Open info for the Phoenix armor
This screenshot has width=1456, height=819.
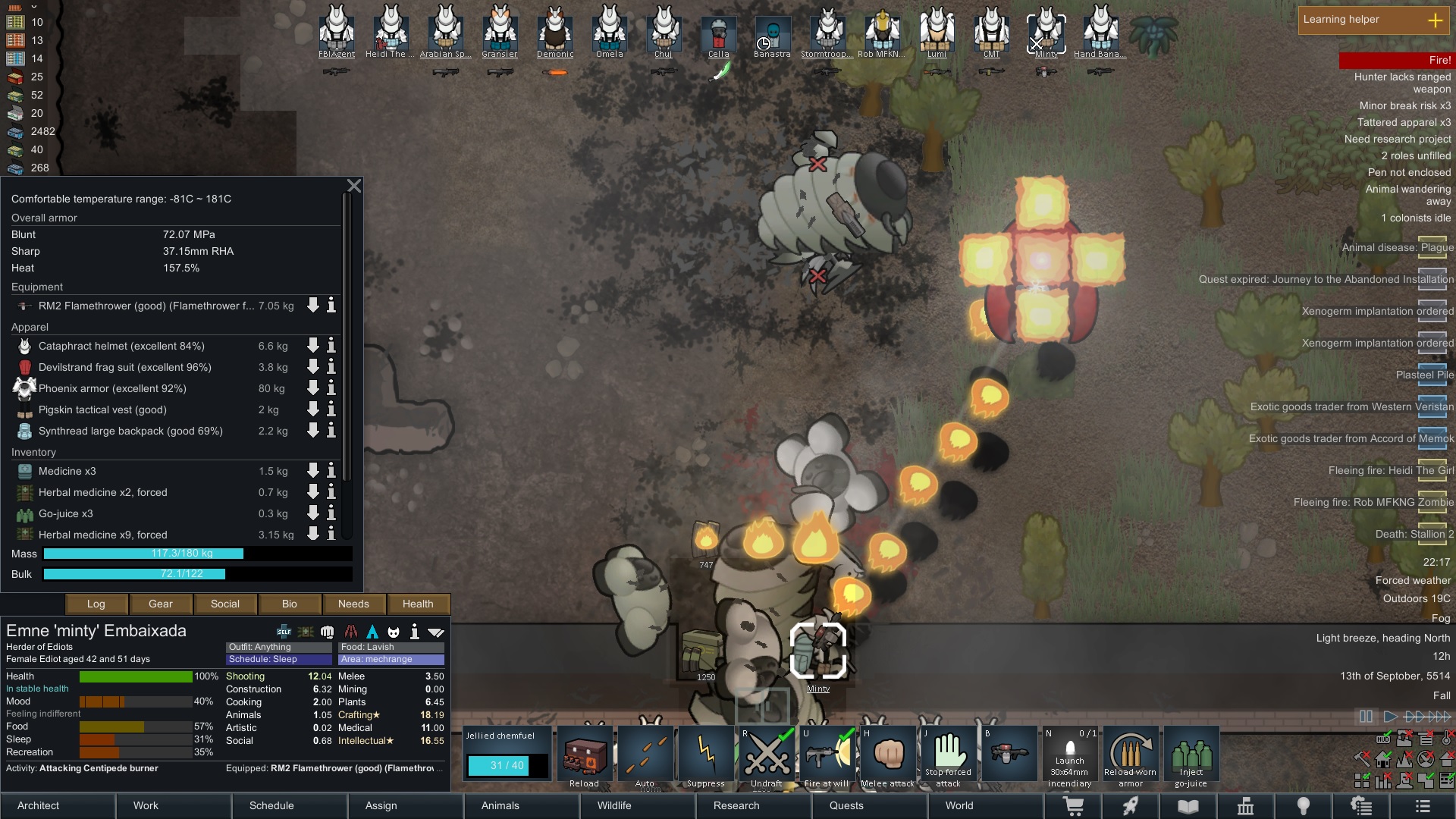(x=330, y=388)
